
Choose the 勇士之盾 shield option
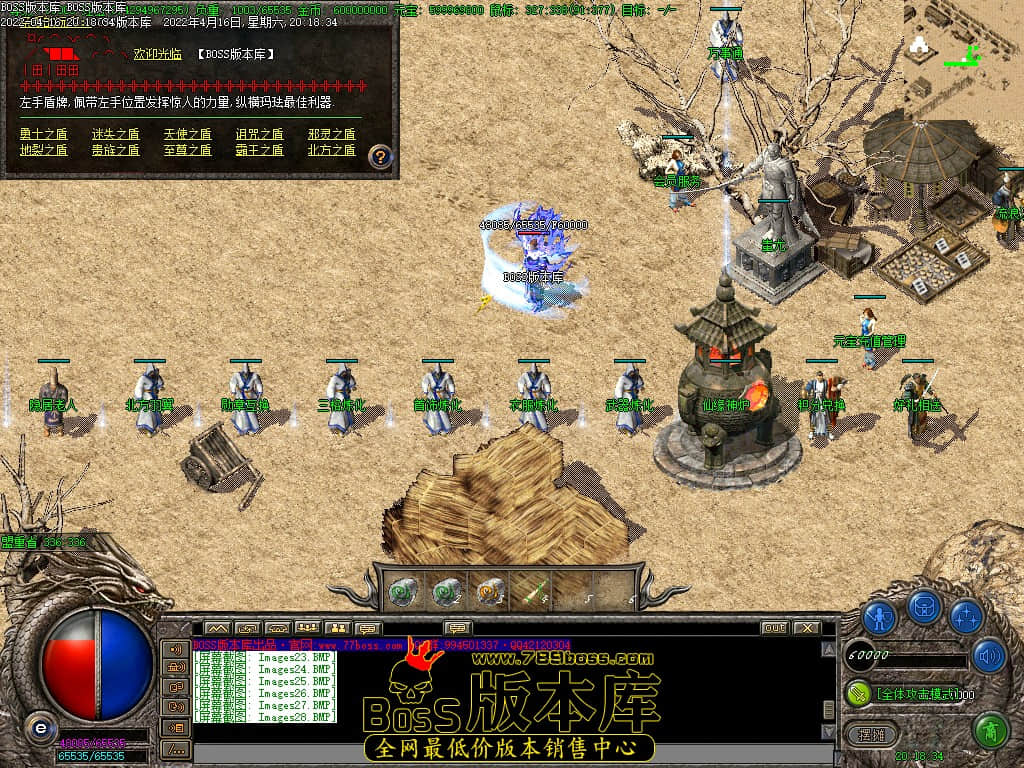click(43, 134)
